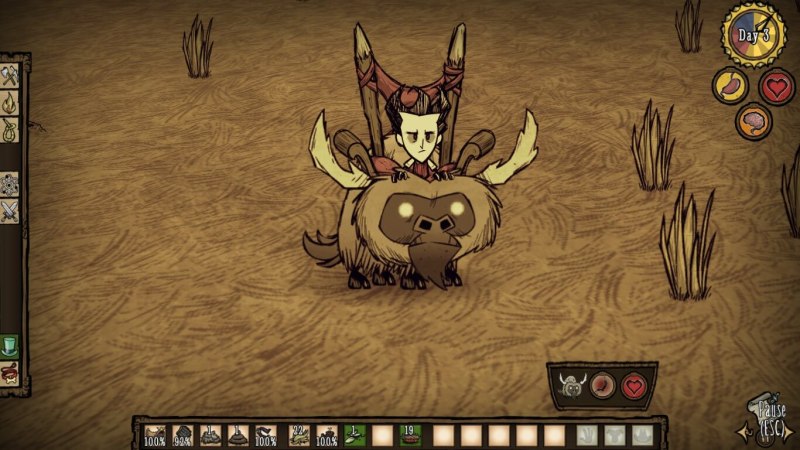Switch to the Survival crafting tab with rope icon

tap(10, 129)
